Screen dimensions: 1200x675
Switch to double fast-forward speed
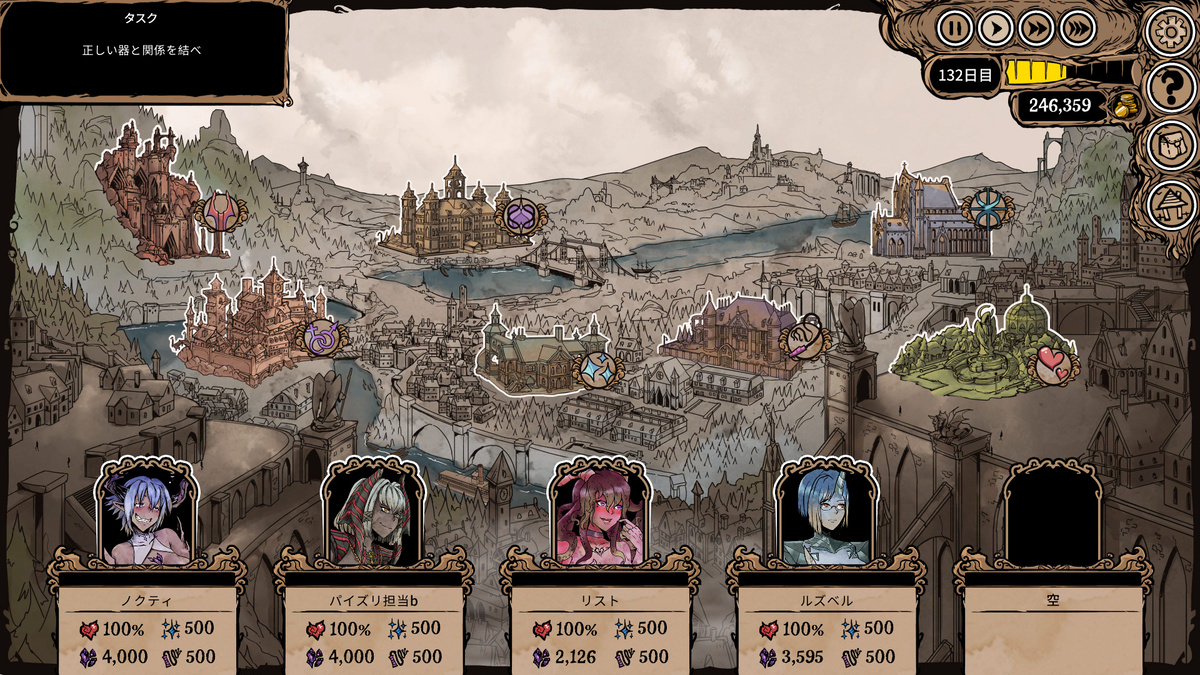tap(1037, 28)
